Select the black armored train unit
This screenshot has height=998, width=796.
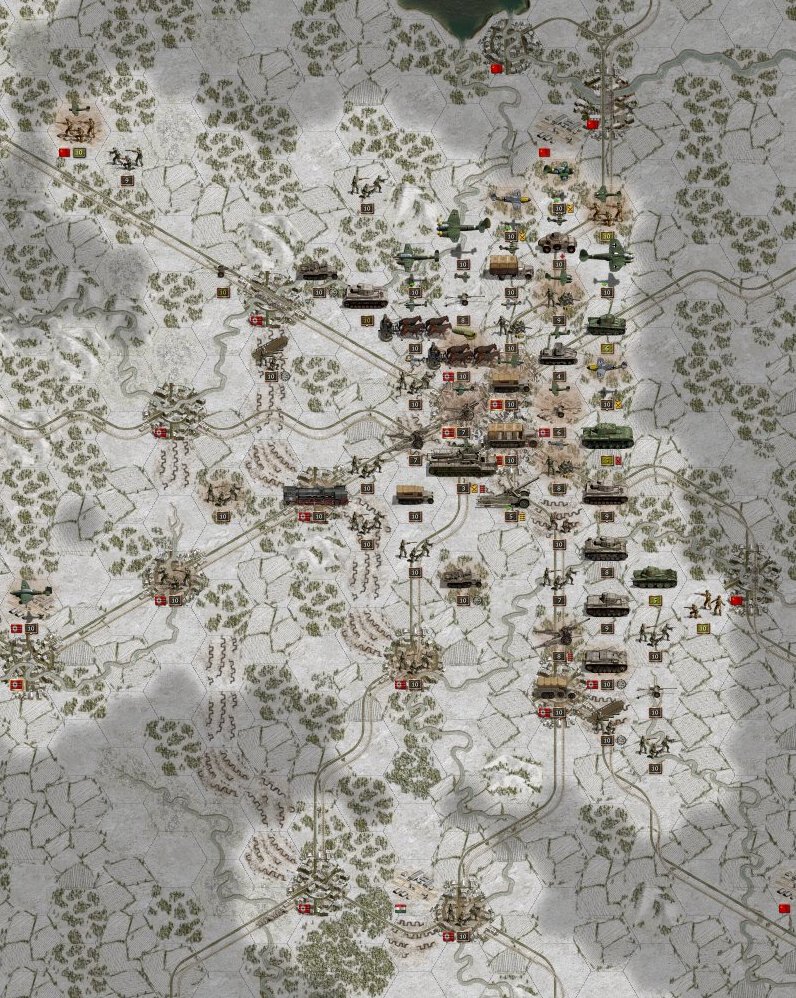[315, 495]
